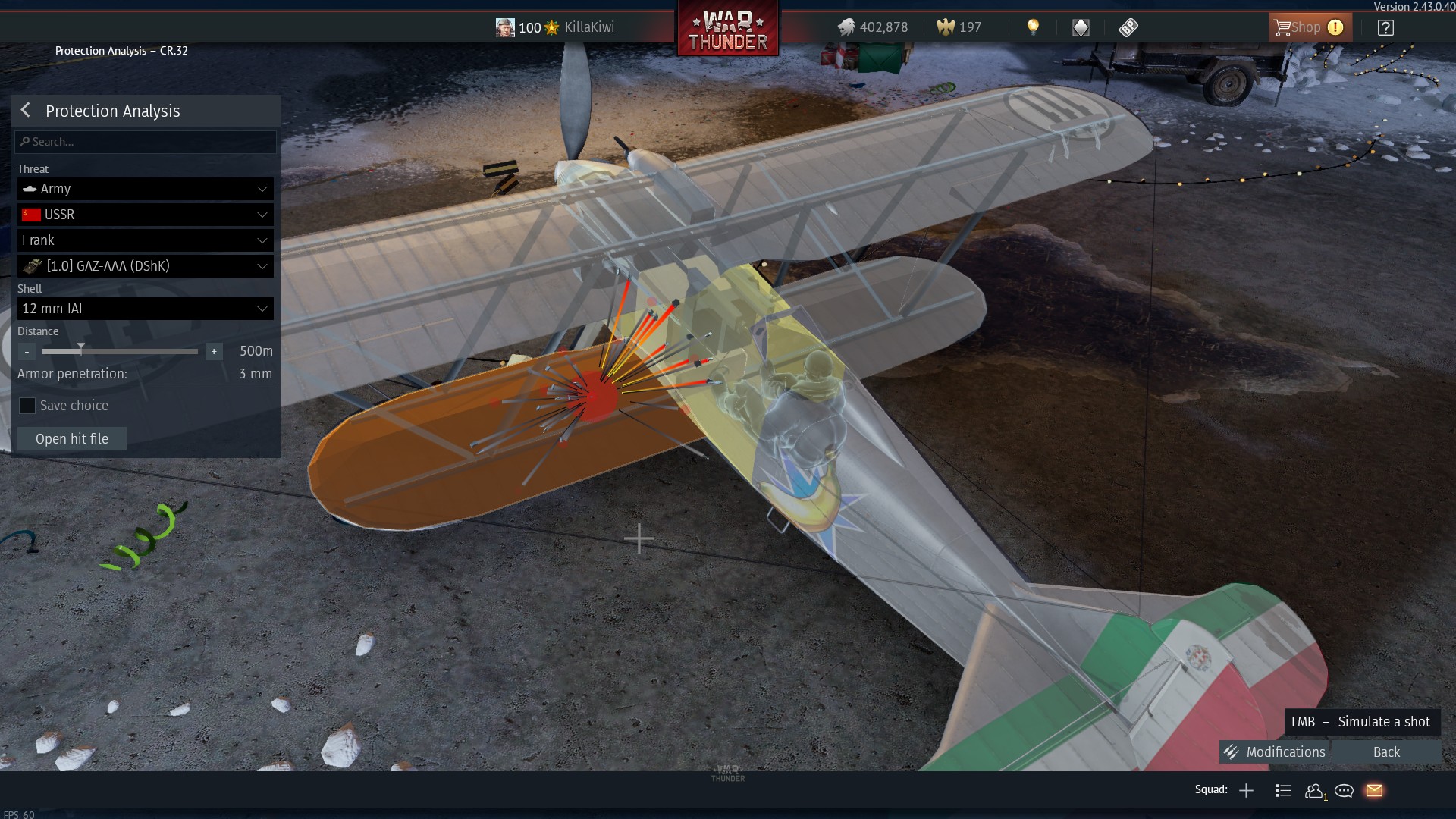The height and width of the screenshot is (819, 1456).
Task: Click the Golden Eagles currency icon
Action: [944, 27]
